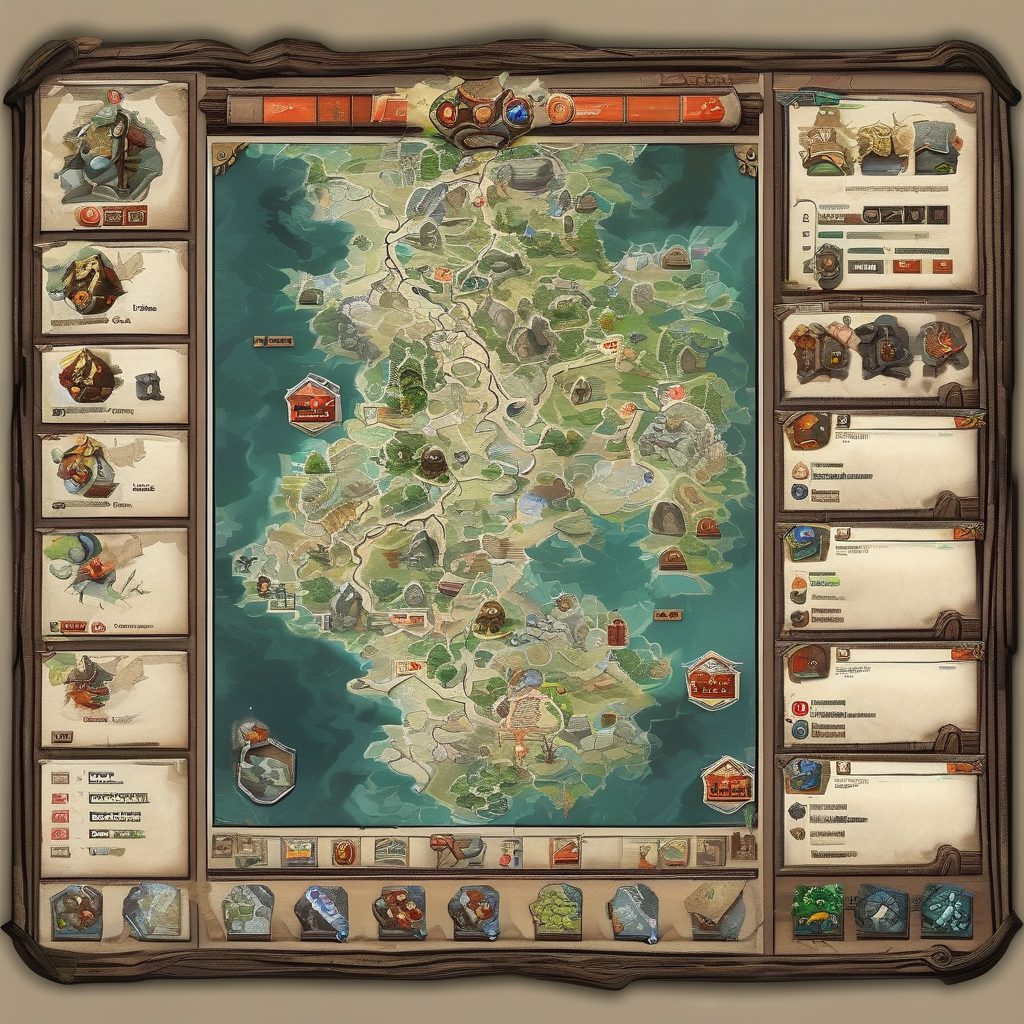1024x1024 pixels.
Task: Select the top-left character portrait card
Action: [x=113, y=155]
